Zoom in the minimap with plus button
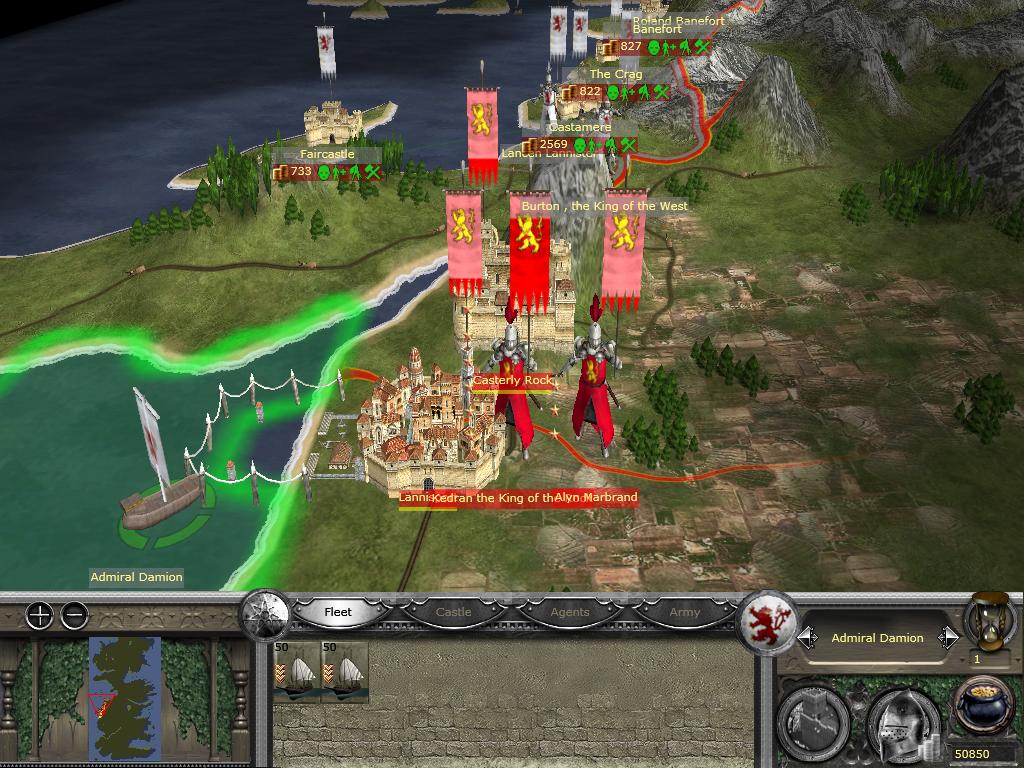This screenshot has width=1024, height=768. pyautogui.click(x=39, y=616)
